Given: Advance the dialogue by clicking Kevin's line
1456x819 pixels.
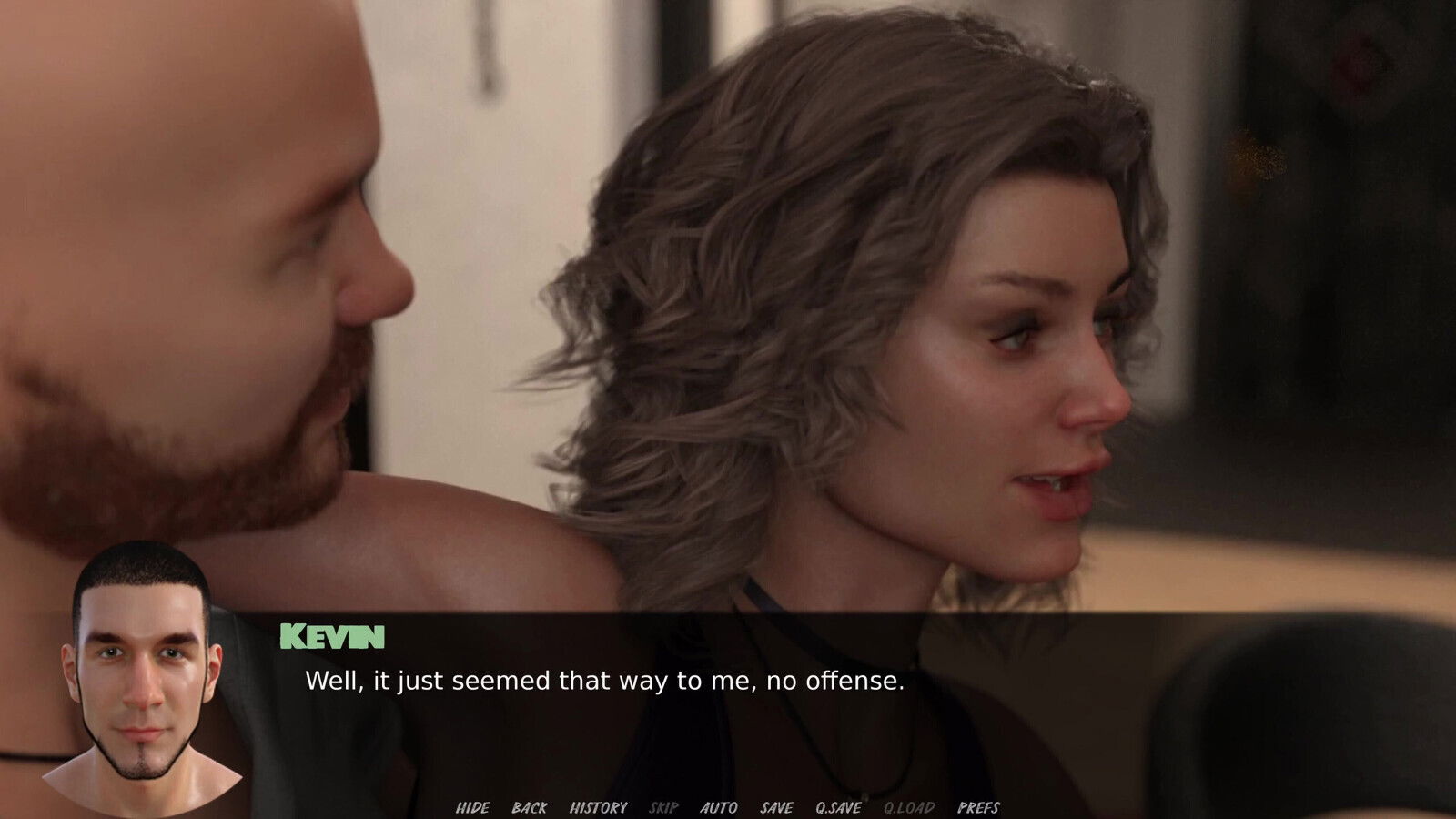Looking at the screenshot, I should 604,681.
